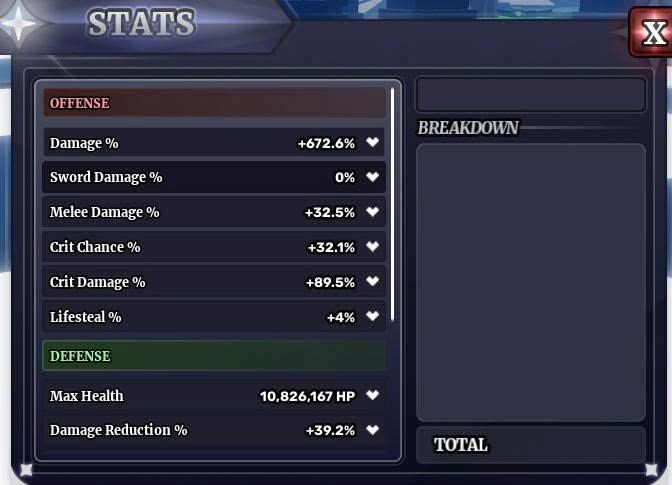
Task: Close the Stats window
Action: pos(652,33)
